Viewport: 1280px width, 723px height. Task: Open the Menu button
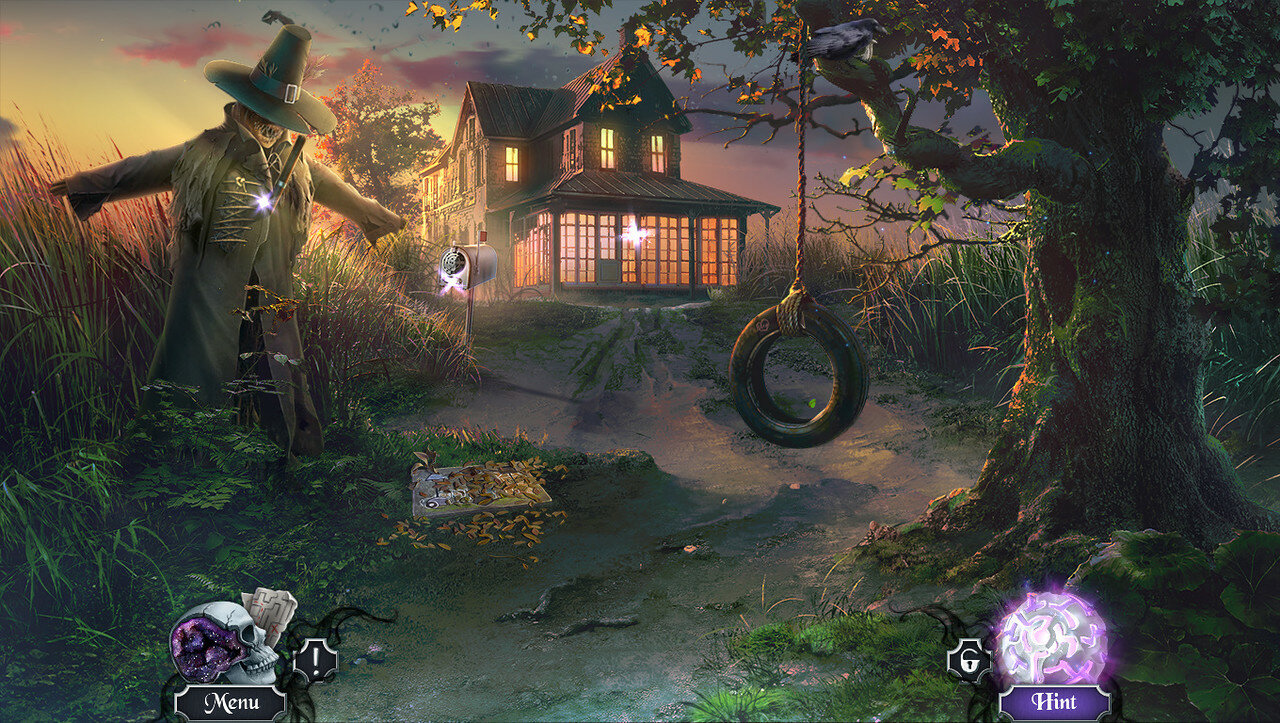(230, 702)
